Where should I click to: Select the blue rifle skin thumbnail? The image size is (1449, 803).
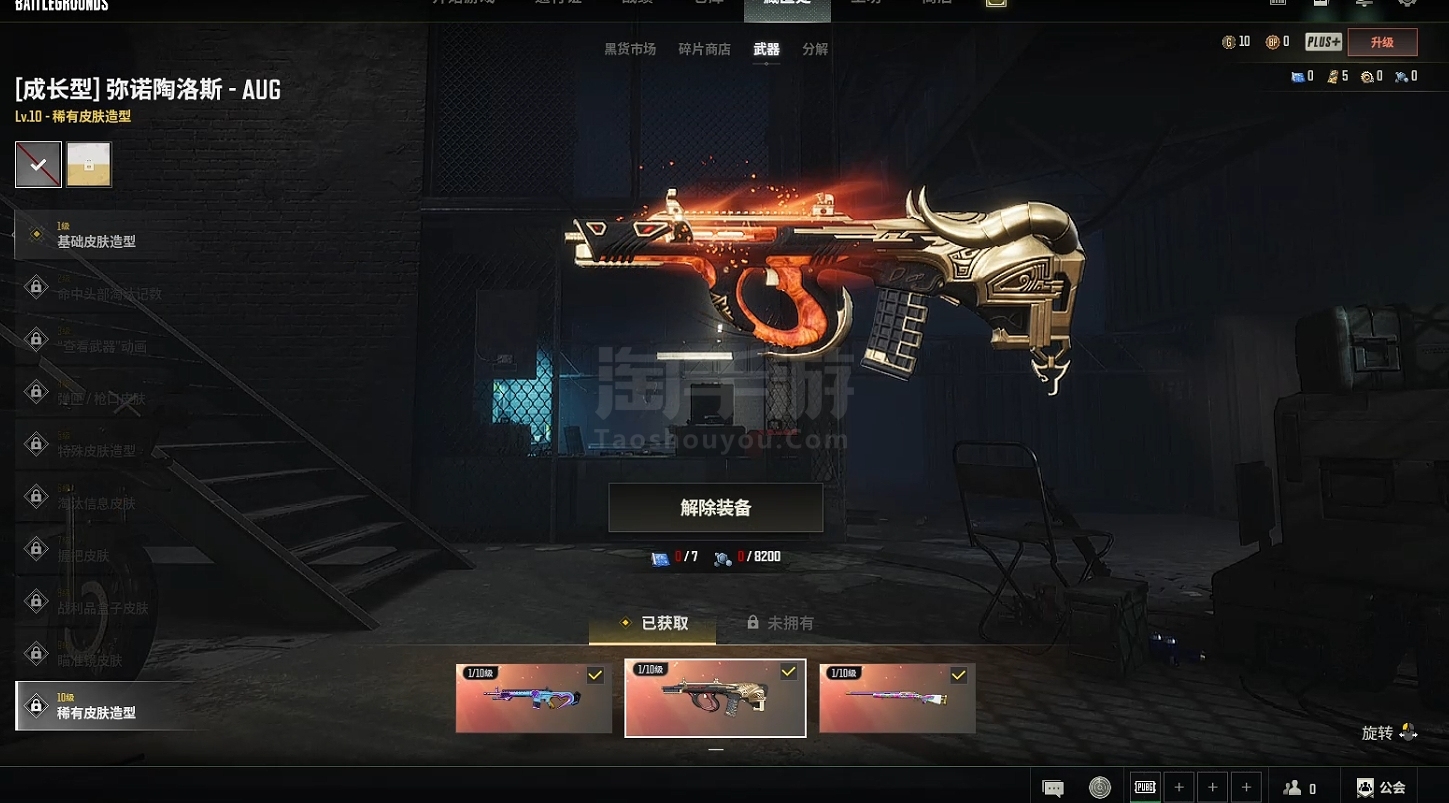tap(534, 698)
